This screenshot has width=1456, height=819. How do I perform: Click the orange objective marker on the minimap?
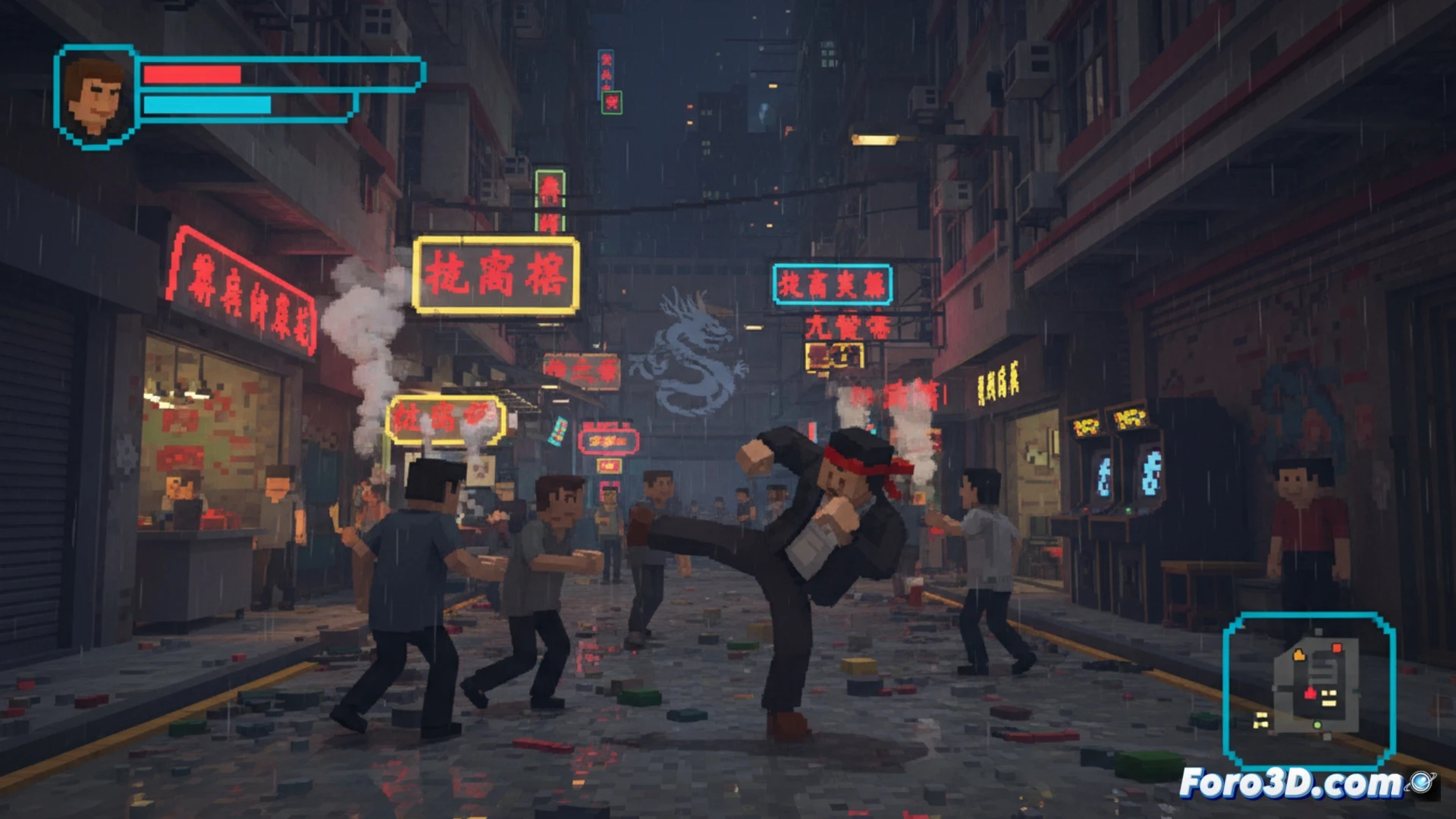(x=1299, y=655)
